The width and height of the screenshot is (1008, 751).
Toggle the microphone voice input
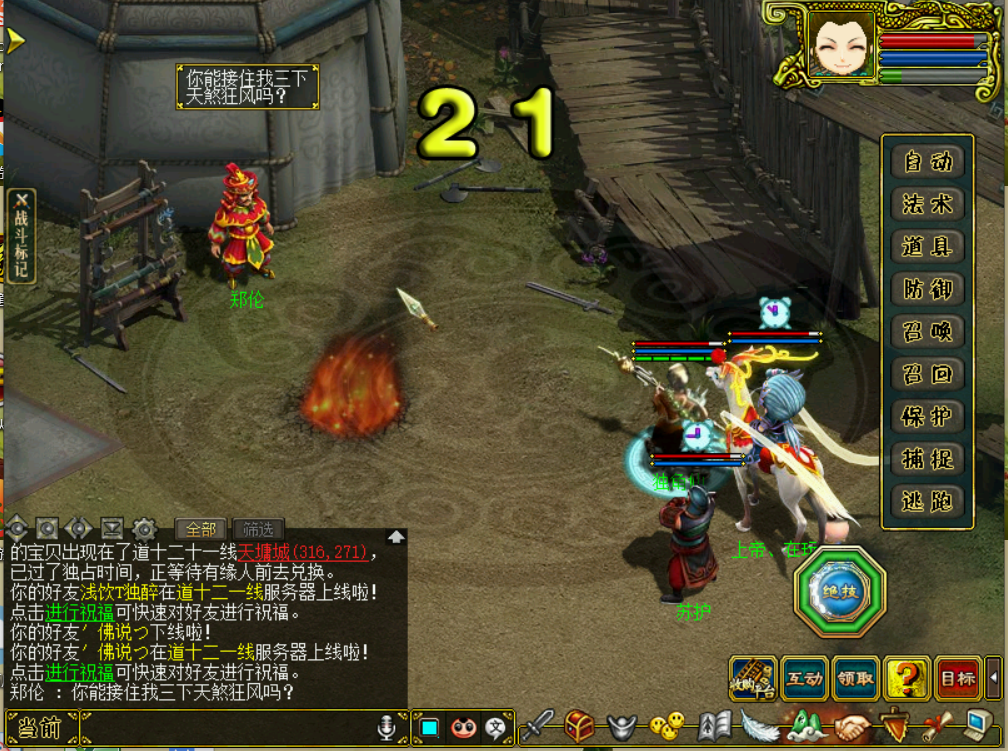point(387,728)
